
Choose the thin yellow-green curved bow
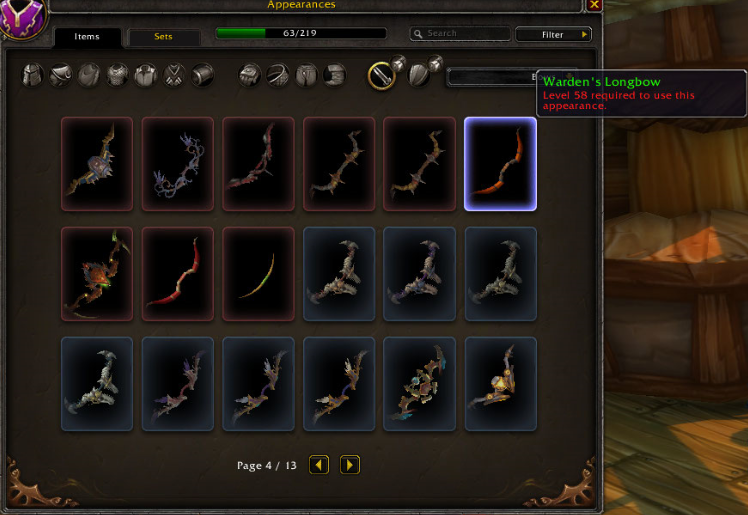click(258, 274)
